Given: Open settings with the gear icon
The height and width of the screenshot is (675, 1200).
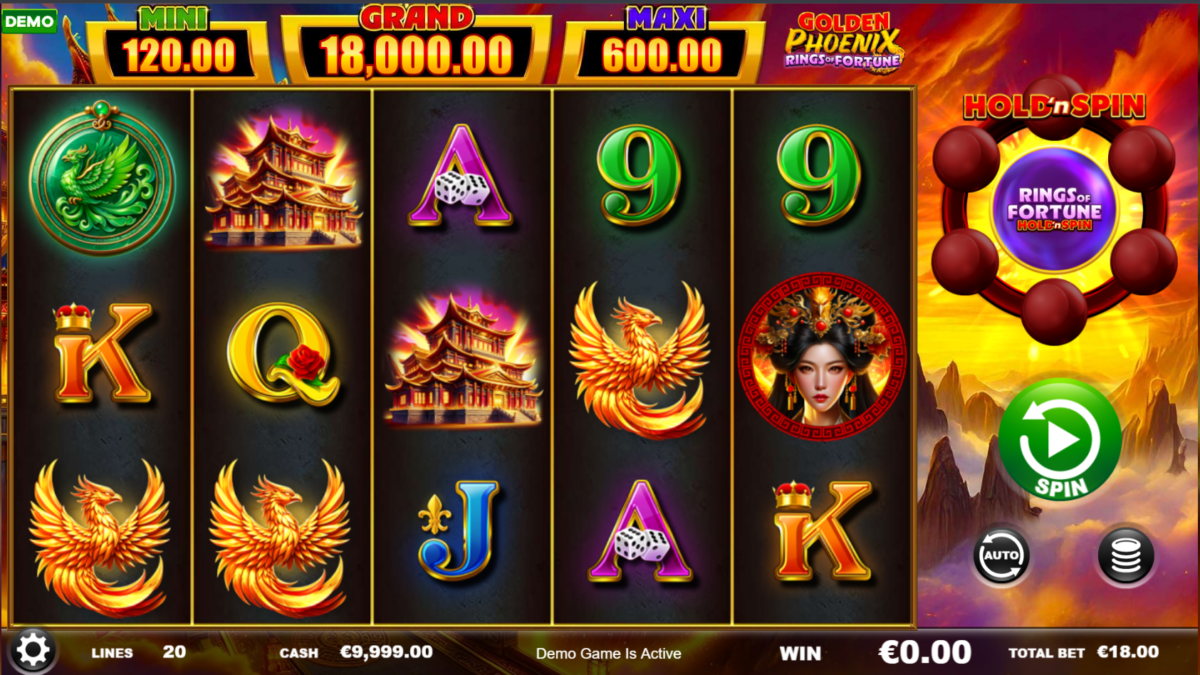Looking at the screenshot, I should [x=33, y=651].
